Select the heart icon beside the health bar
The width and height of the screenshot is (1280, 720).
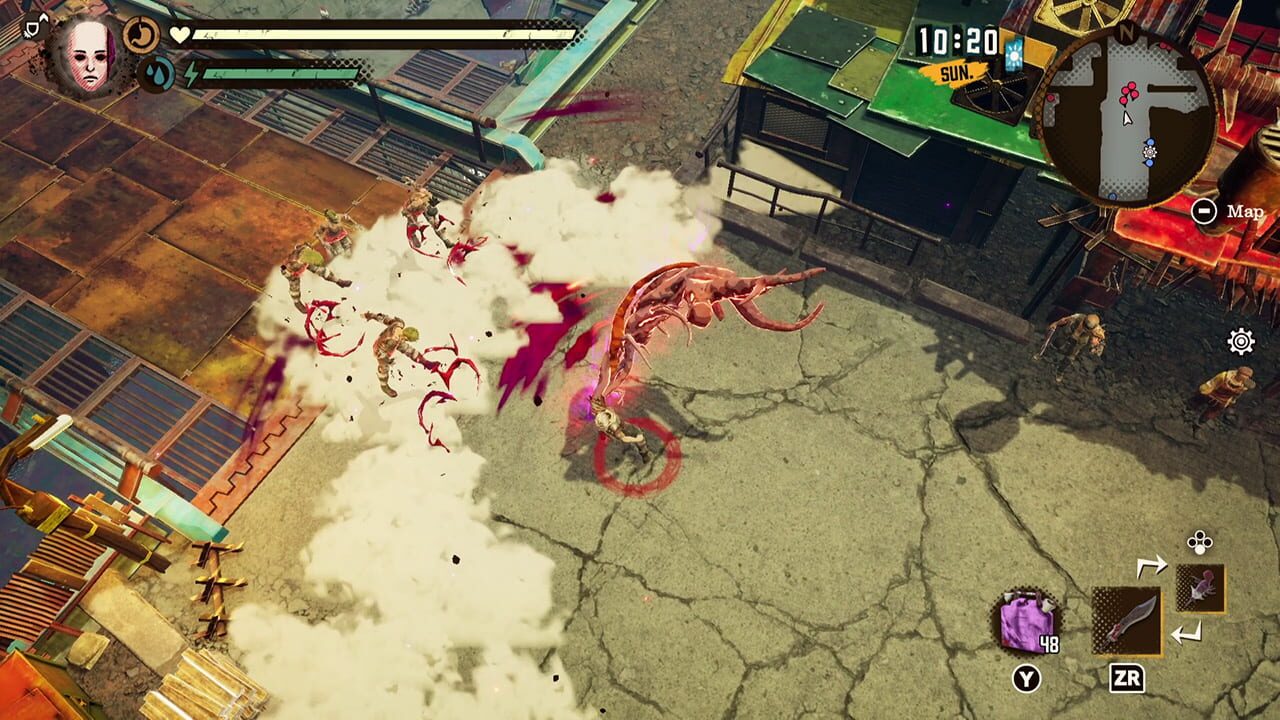point(180,34)
